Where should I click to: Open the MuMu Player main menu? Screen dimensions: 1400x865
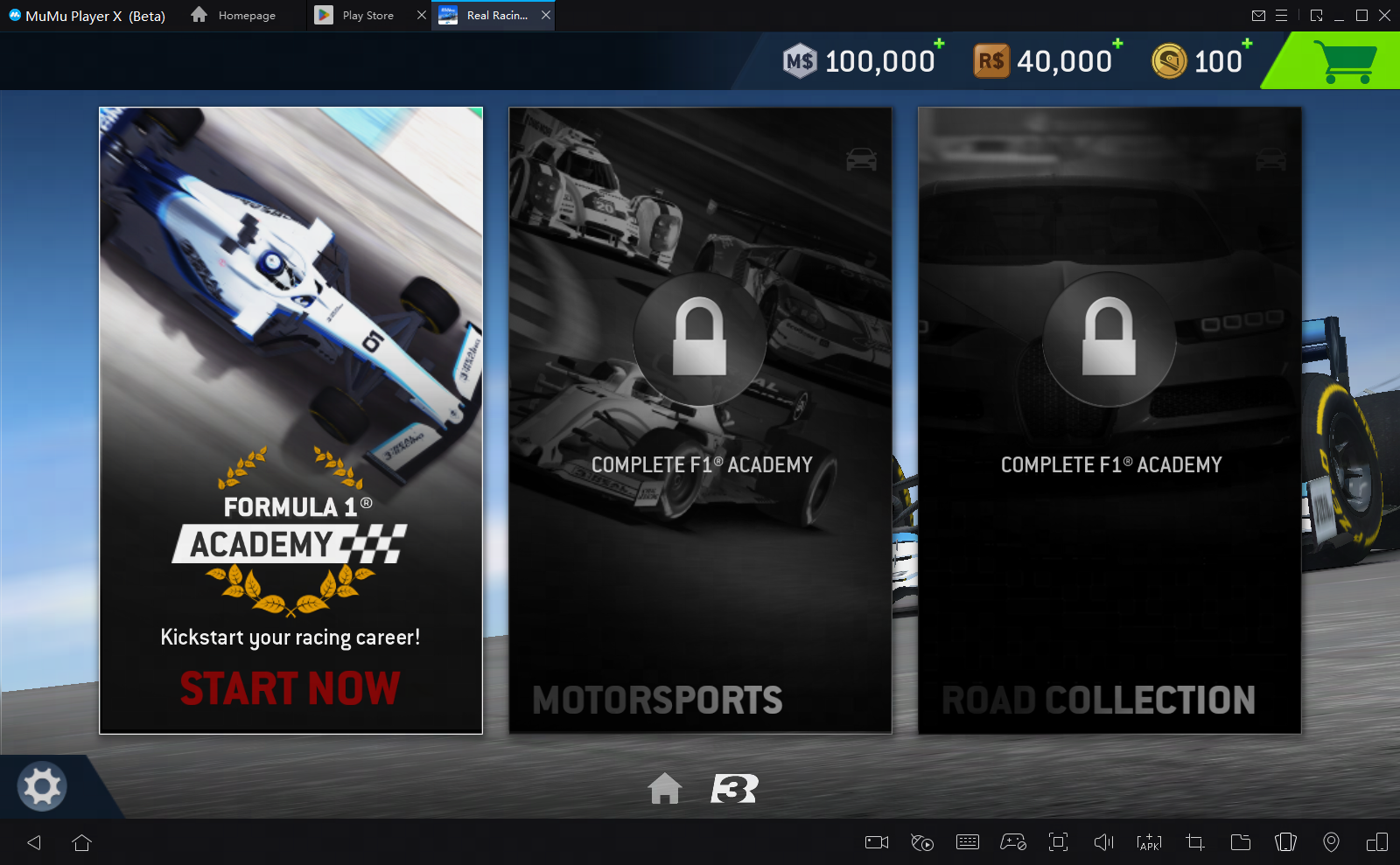[x=1282, y=15]
